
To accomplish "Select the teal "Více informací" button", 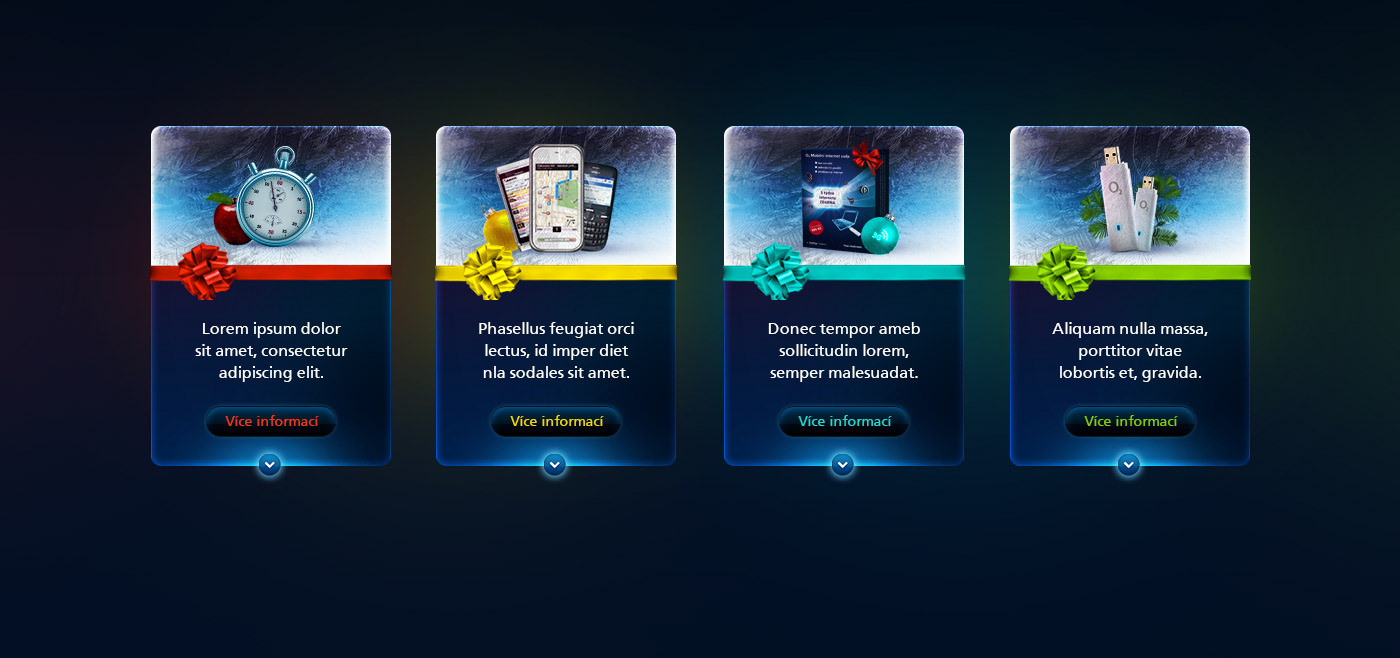I will click(844, 422).
